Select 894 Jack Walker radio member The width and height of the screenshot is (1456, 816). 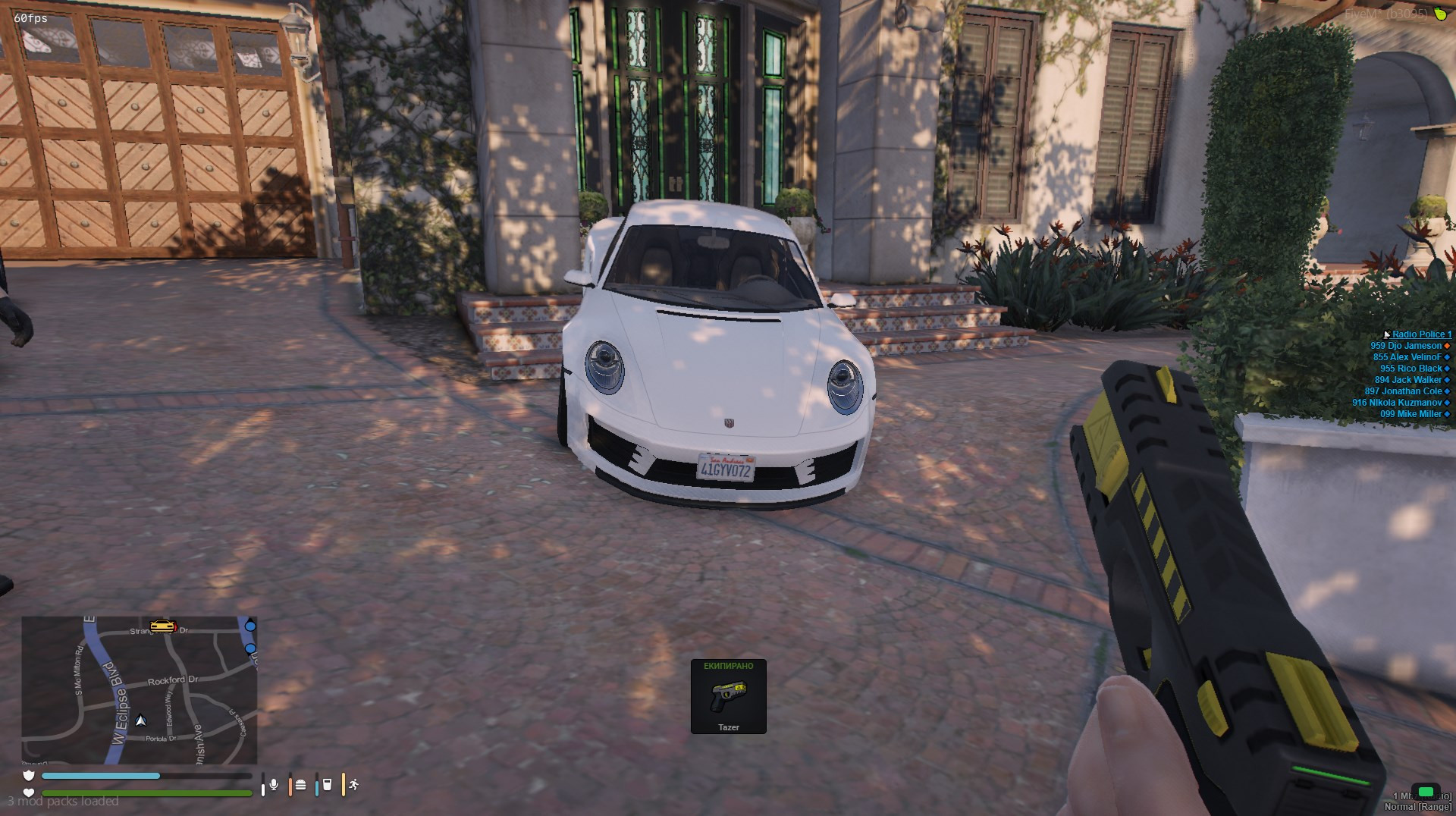coord(1408,380)
